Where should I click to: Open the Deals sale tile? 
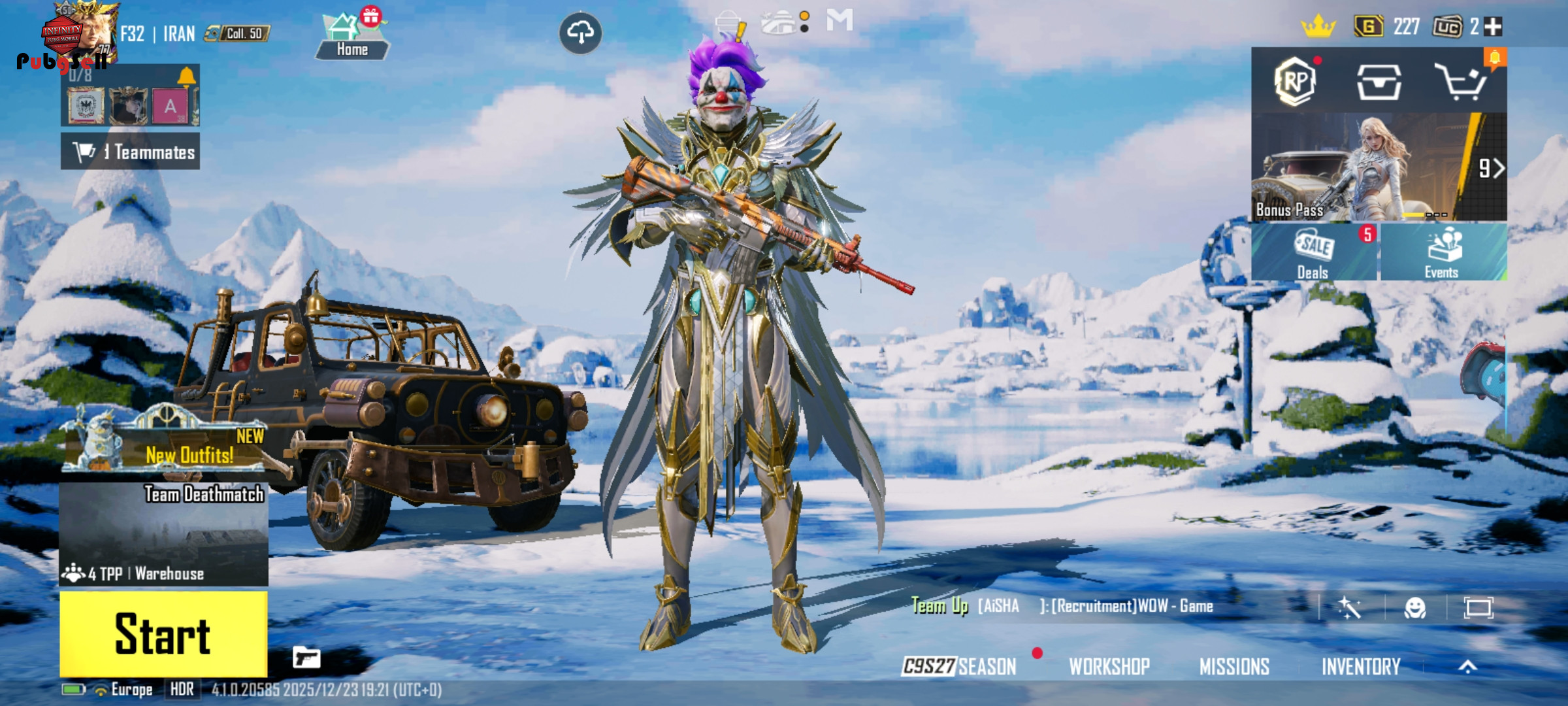point(1313,253)
